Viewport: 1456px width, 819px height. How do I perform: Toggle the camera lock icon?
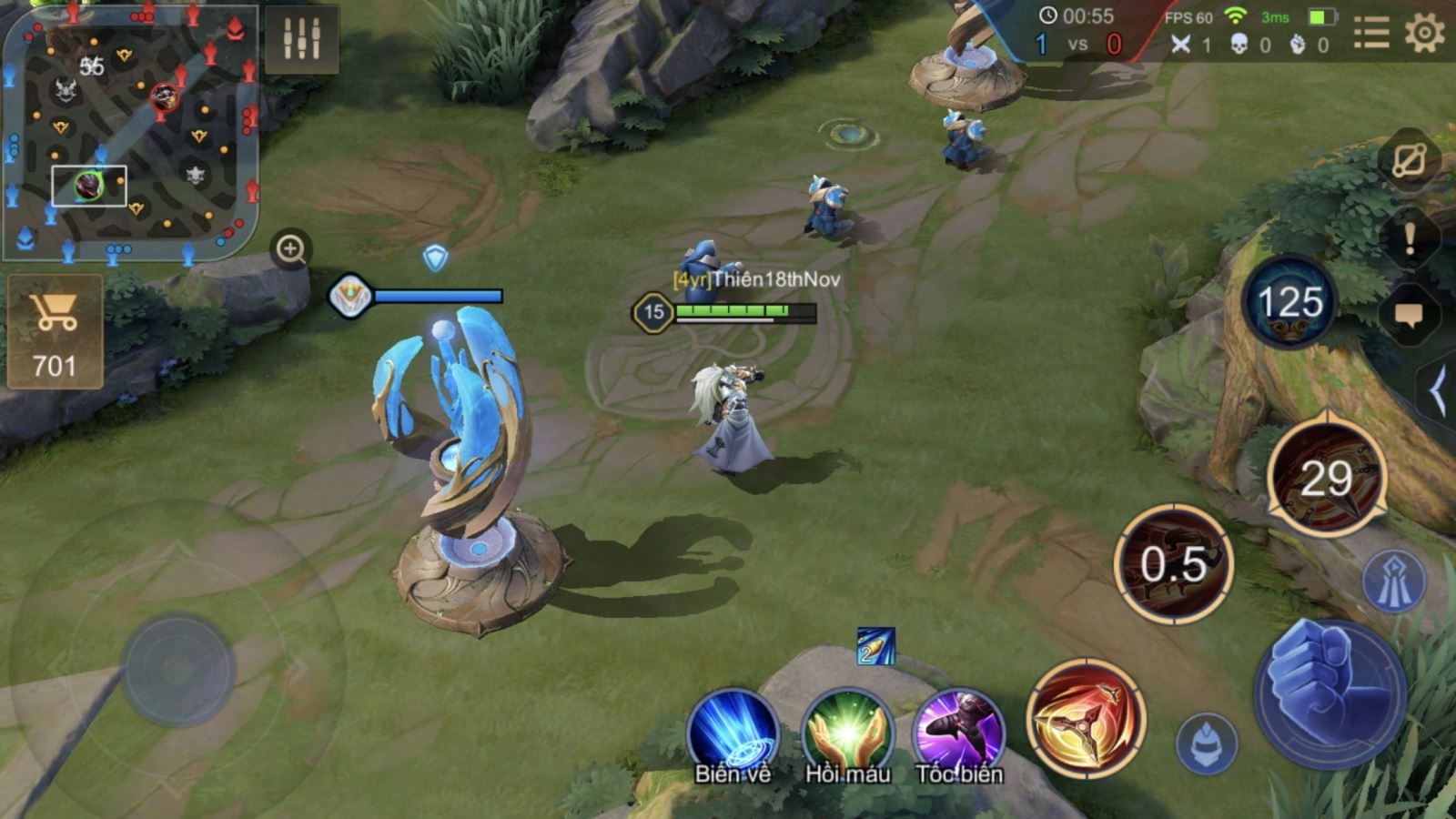pos(1409,161)
